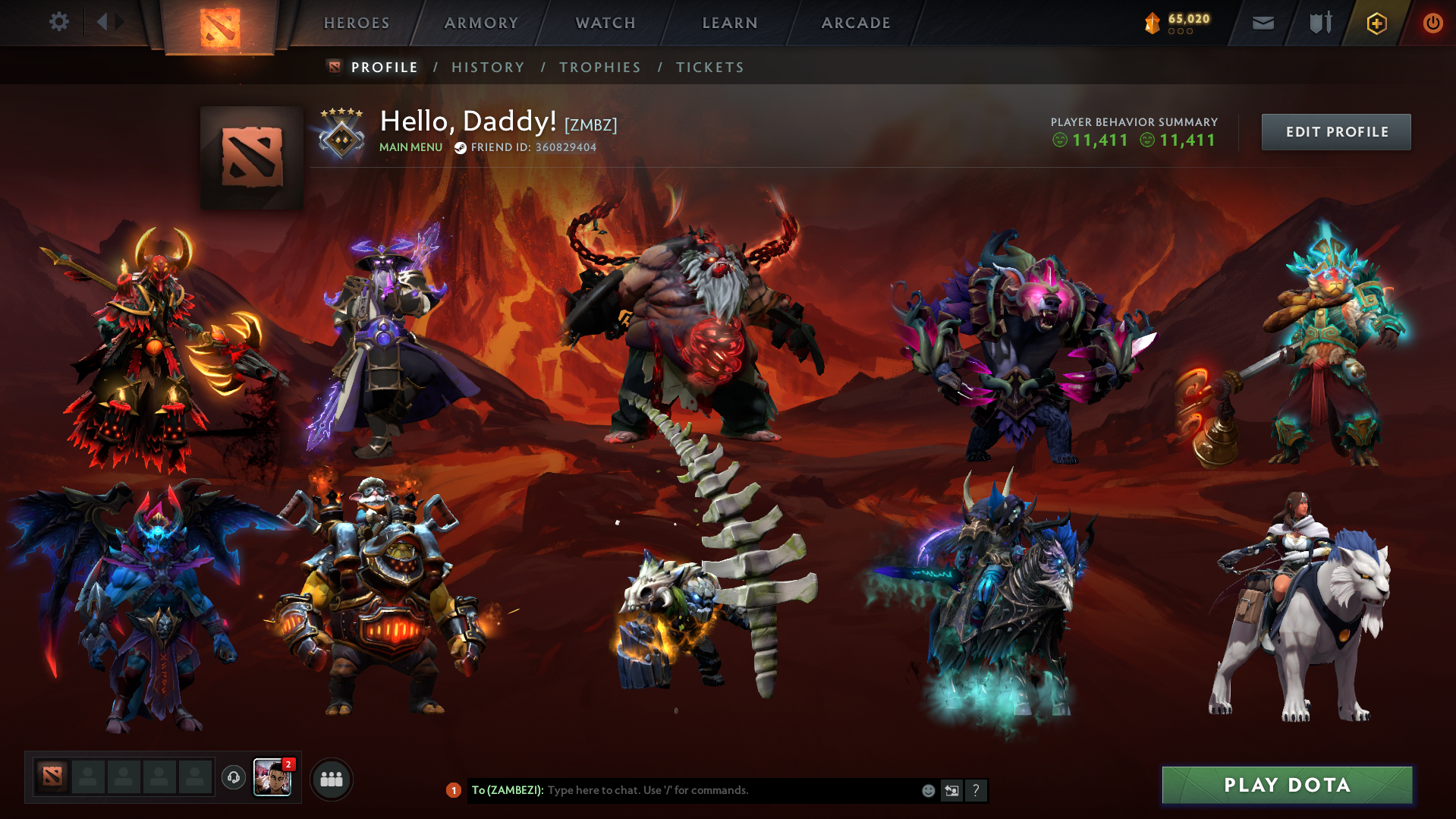Click the red power button icon

coord(1432,23)
